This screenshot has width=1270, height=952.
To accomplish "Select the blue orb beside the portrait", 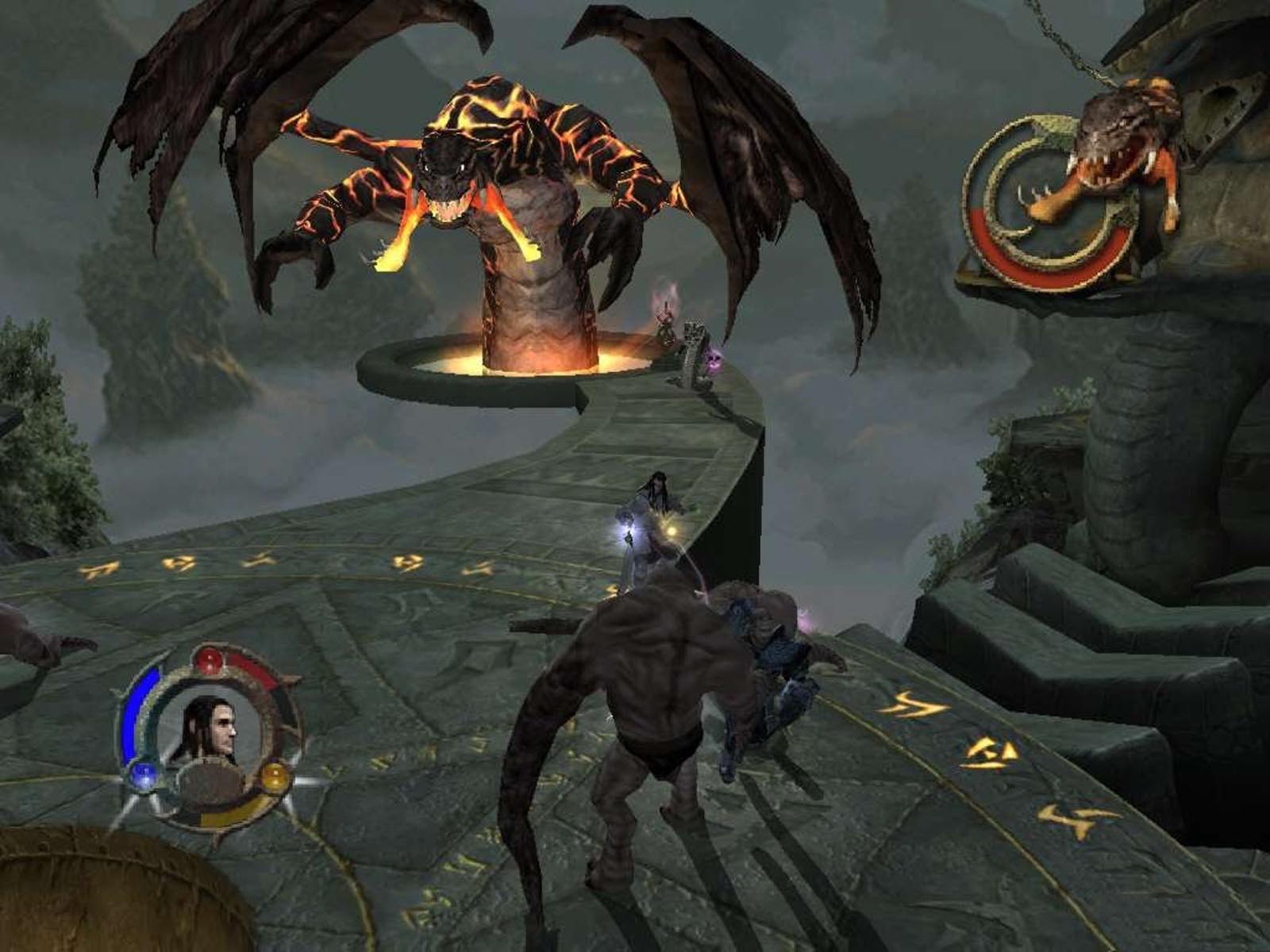I will pos(143,772).
